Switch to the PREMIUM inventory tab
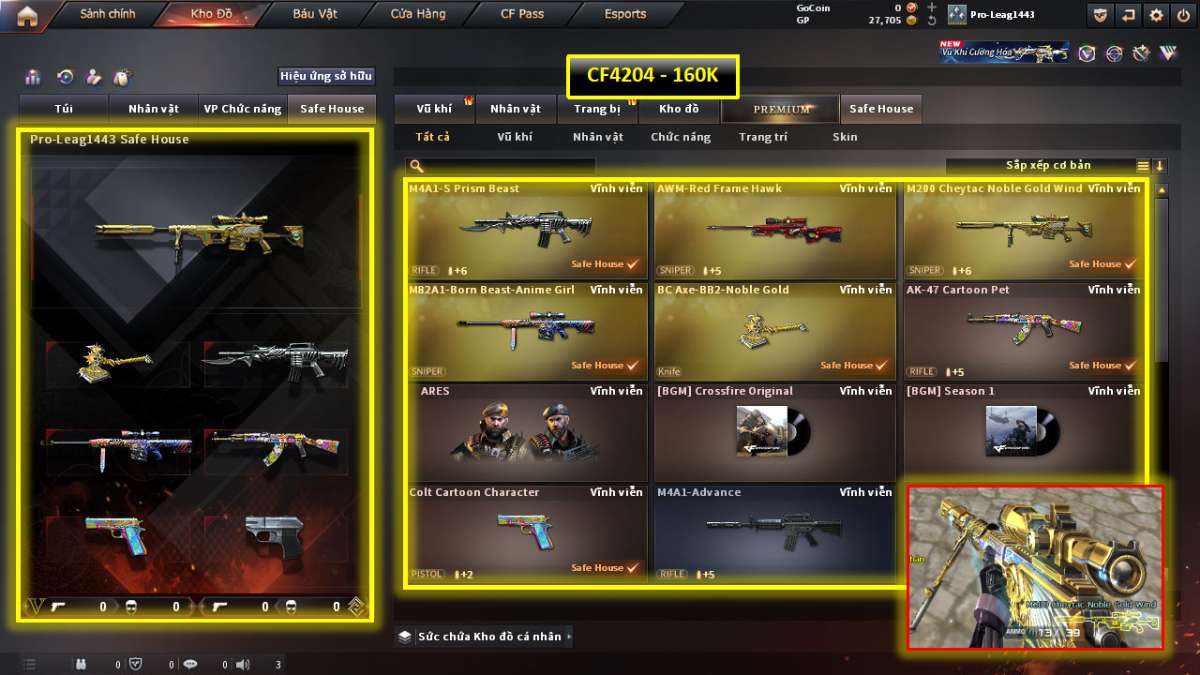Image resolution: width=1200 pixels, height=675 pixels. [782, 109]
